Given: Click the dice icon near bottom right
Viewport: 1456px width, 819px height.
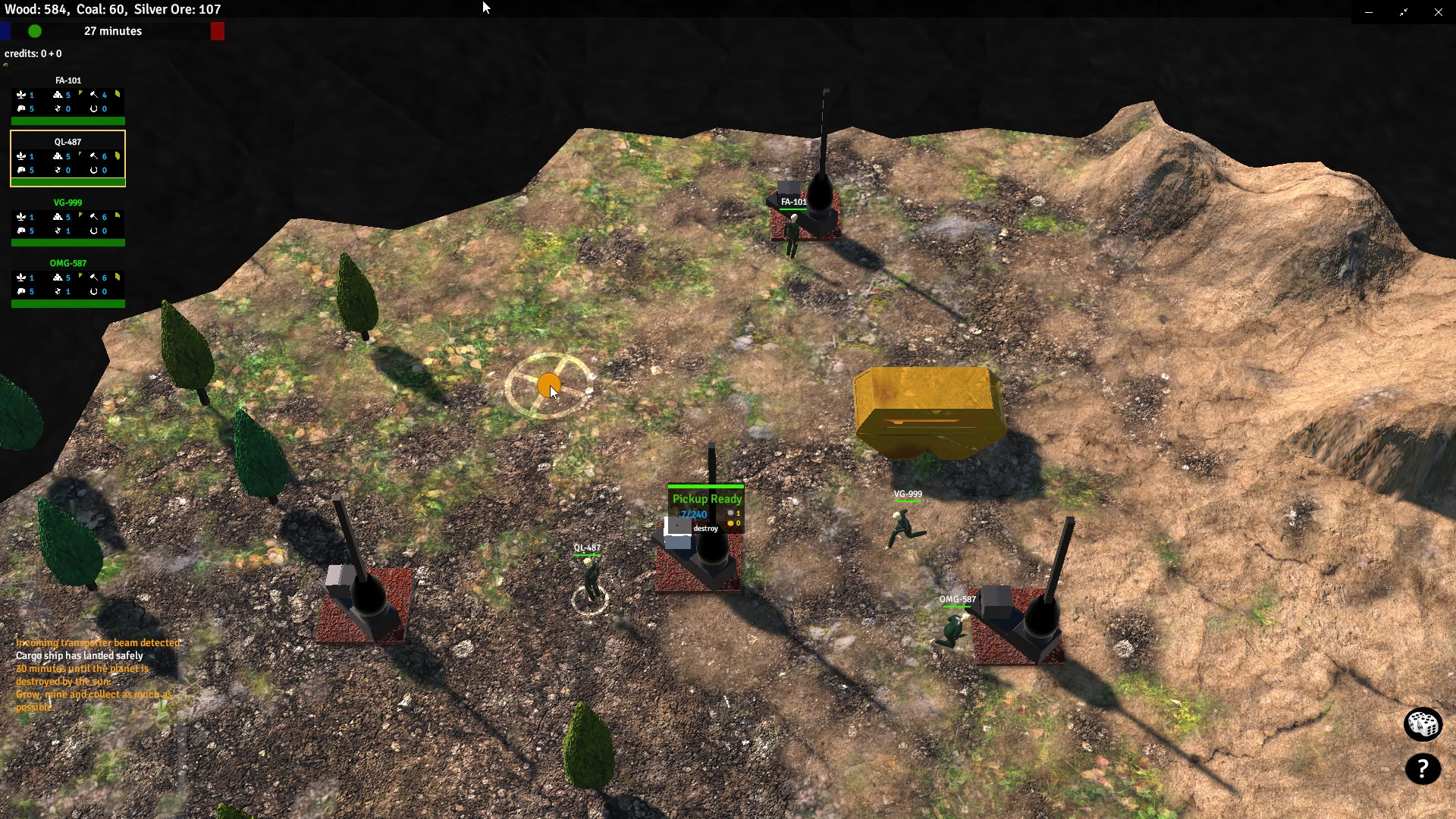Looking at the screenshot, I should point(1423,724).
